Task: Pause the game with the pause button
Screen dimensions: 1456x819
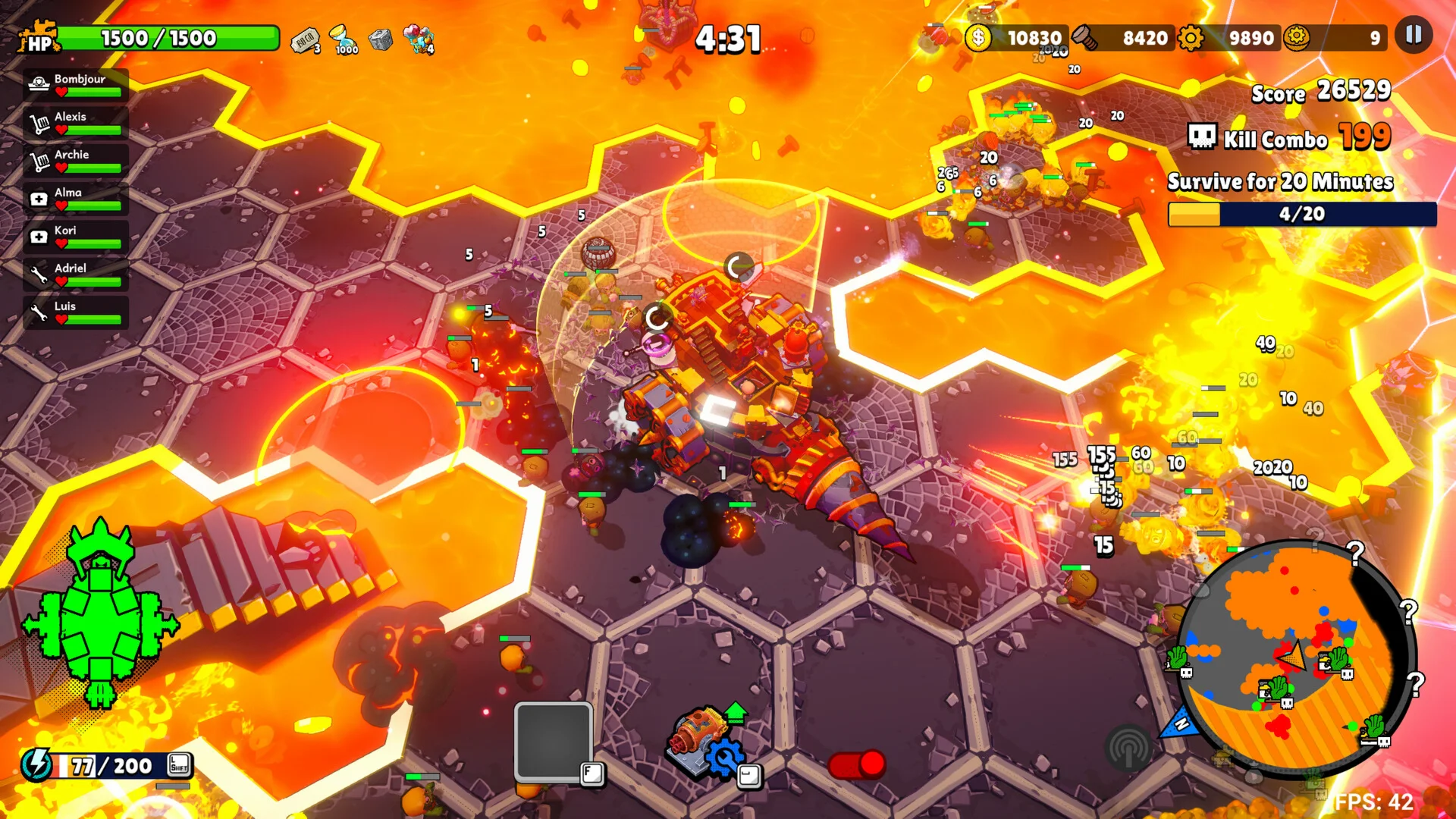Action: pos(1414,35)
